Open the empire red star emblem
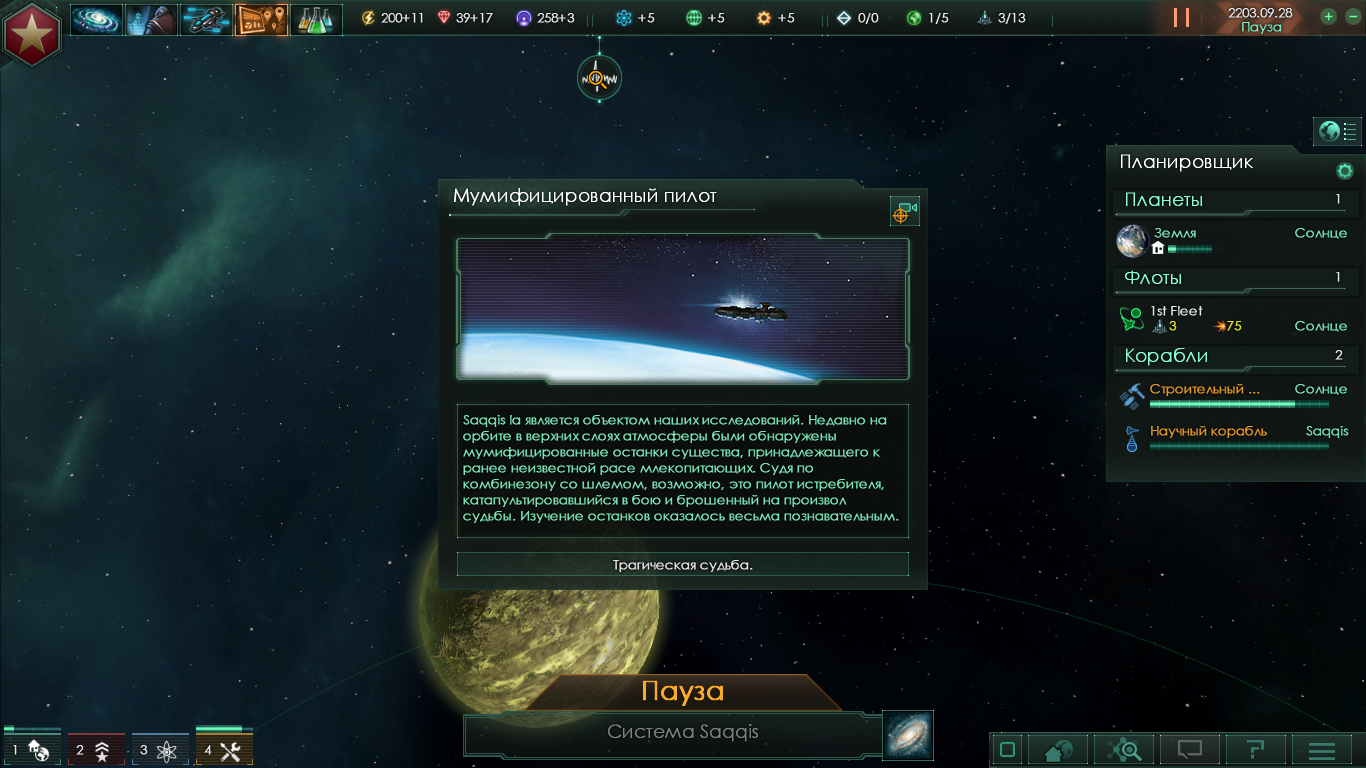Screen dimensions: 1366x768 point(32,33)
